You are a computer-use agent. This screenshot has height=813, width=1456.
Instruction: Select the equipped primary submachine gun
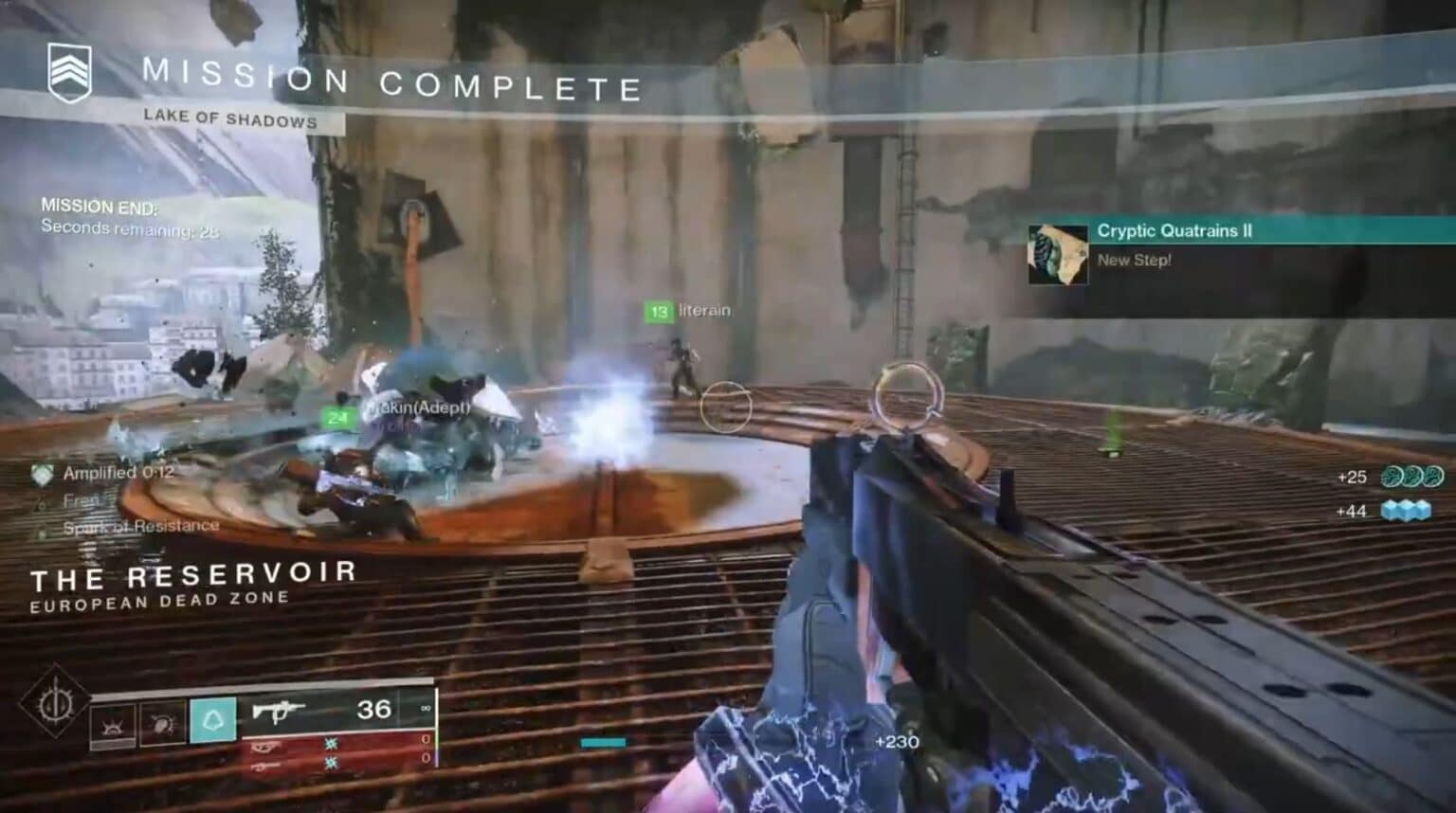(276, 711)
